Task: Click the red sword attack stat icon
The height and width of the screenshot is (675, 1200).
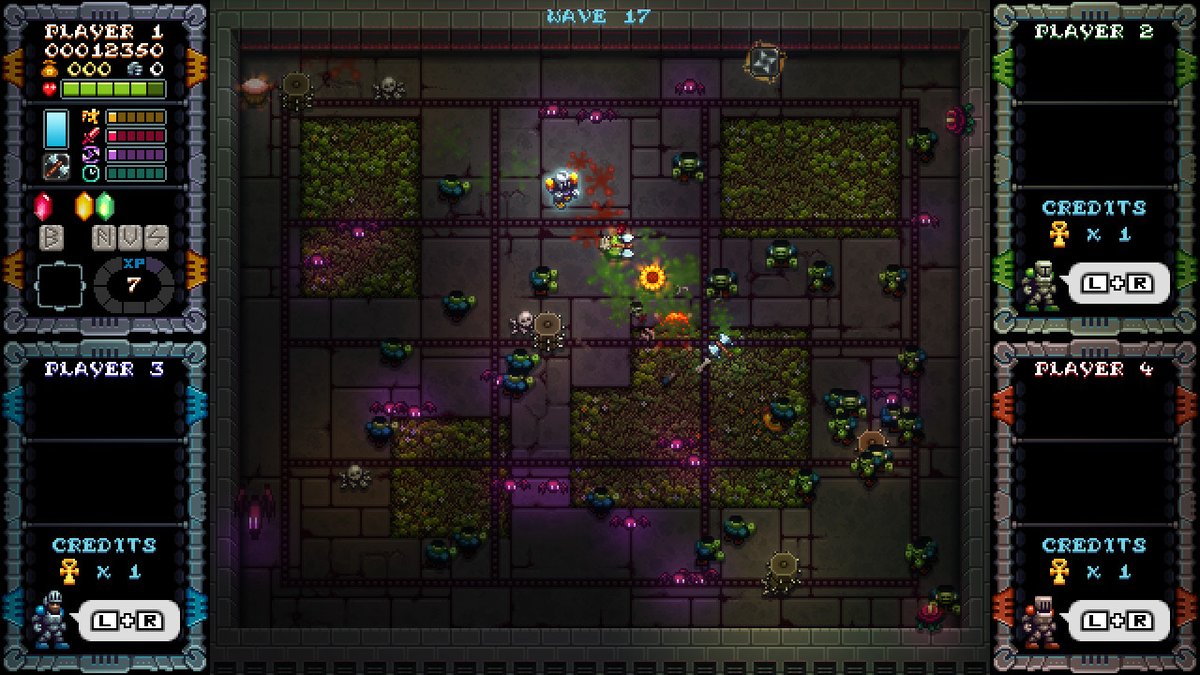Action: click(92, 135)
